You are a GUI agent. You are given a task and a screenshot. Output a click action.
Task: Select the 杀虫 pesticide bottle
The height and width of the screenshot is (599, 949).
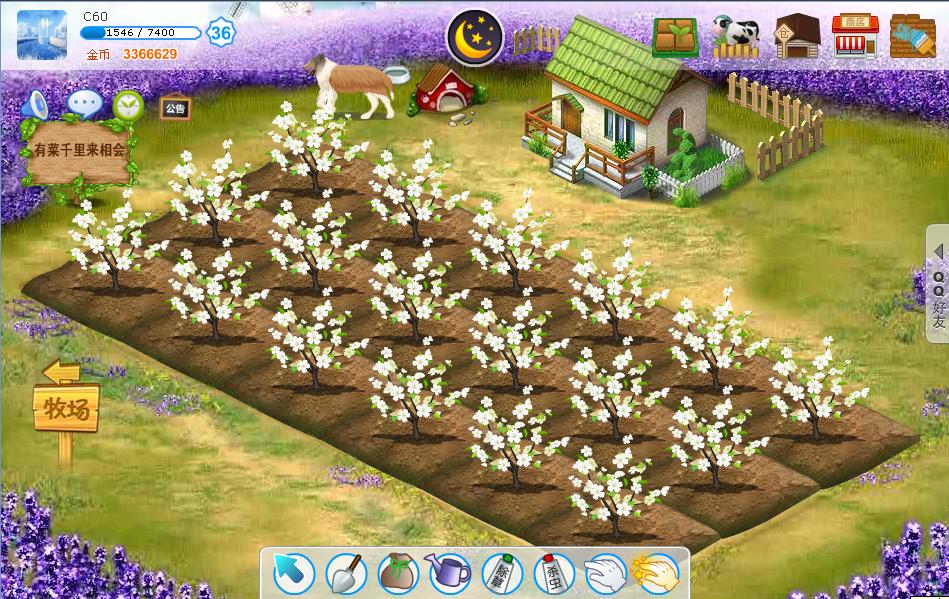click(x=553, y=573)
